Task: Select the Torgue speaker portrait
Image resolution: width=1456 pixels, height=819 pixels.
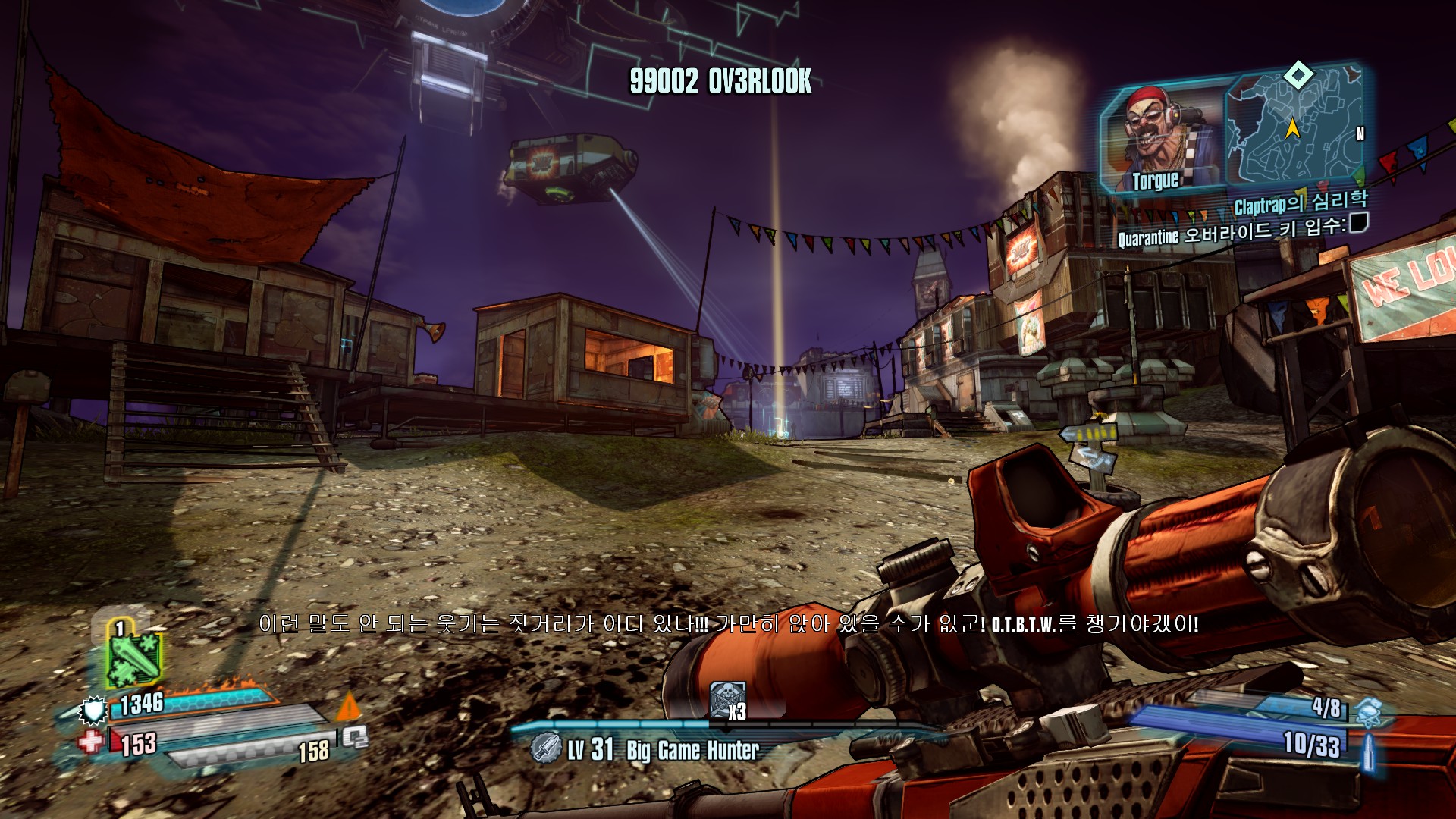Action: coord(1161,138)
